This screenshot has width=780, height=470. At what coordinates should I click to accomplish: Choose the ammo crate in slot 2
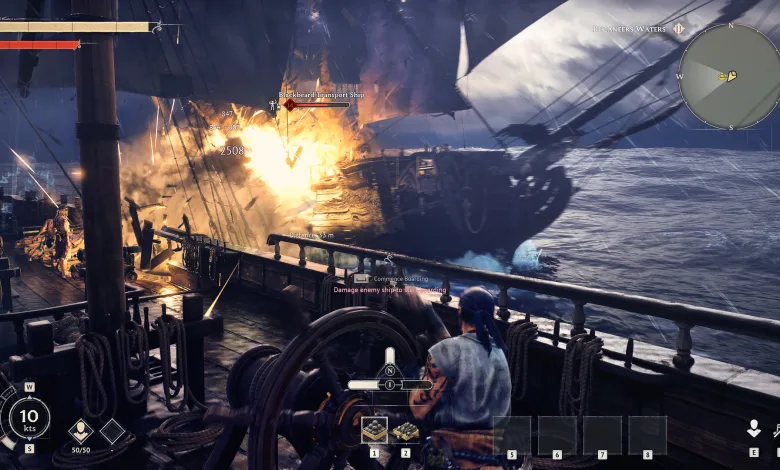(406, 430)
